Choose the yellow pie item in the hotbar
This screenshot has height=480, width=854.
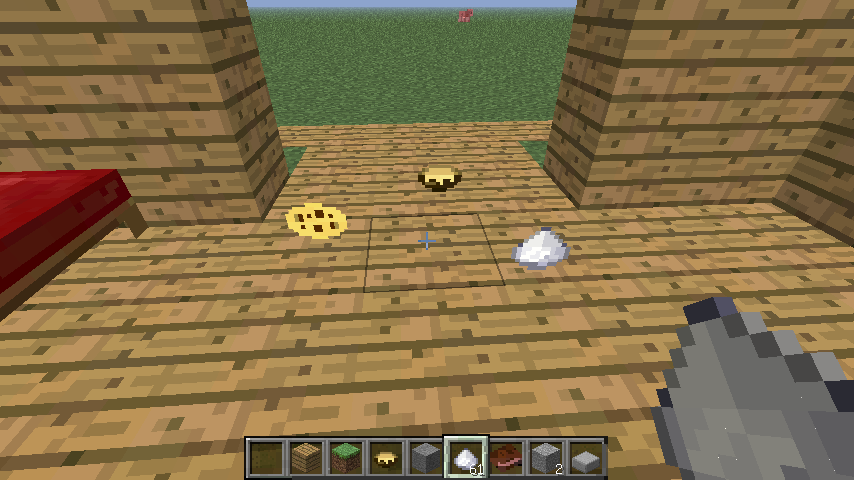(386, 458)
